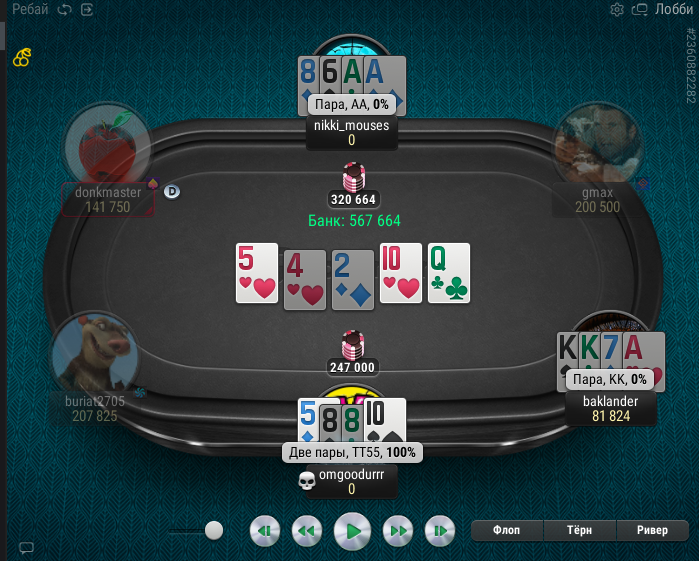Jump to the Флоп street
Viewport: 699px width, 561px height.
pyautogui.click(x=506, y=531)
